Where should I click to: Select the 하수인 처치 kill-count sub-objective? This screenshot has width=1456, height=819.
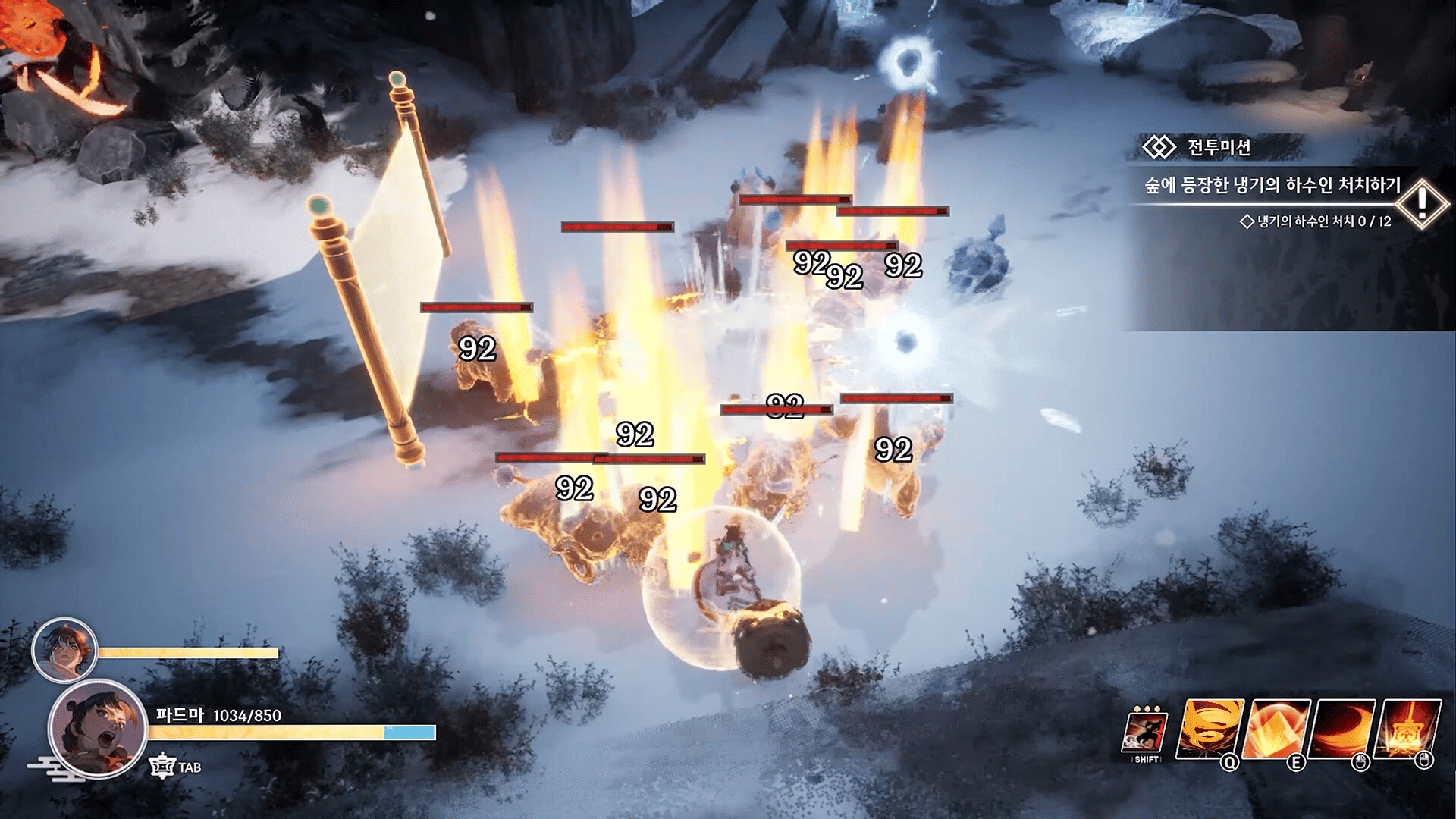pyautogui.click(x=1316, y=221)
